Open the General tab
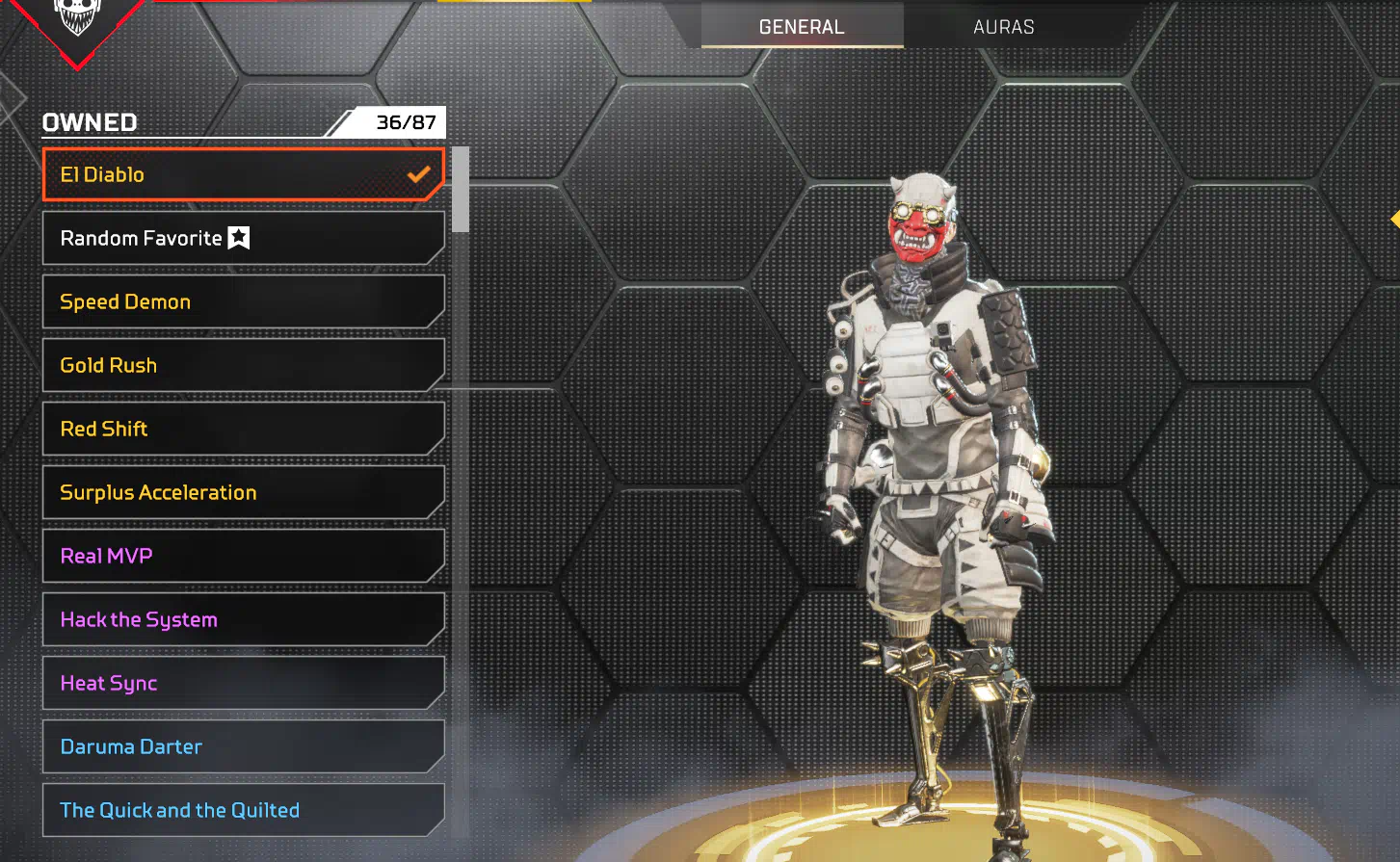 [802, 27]
